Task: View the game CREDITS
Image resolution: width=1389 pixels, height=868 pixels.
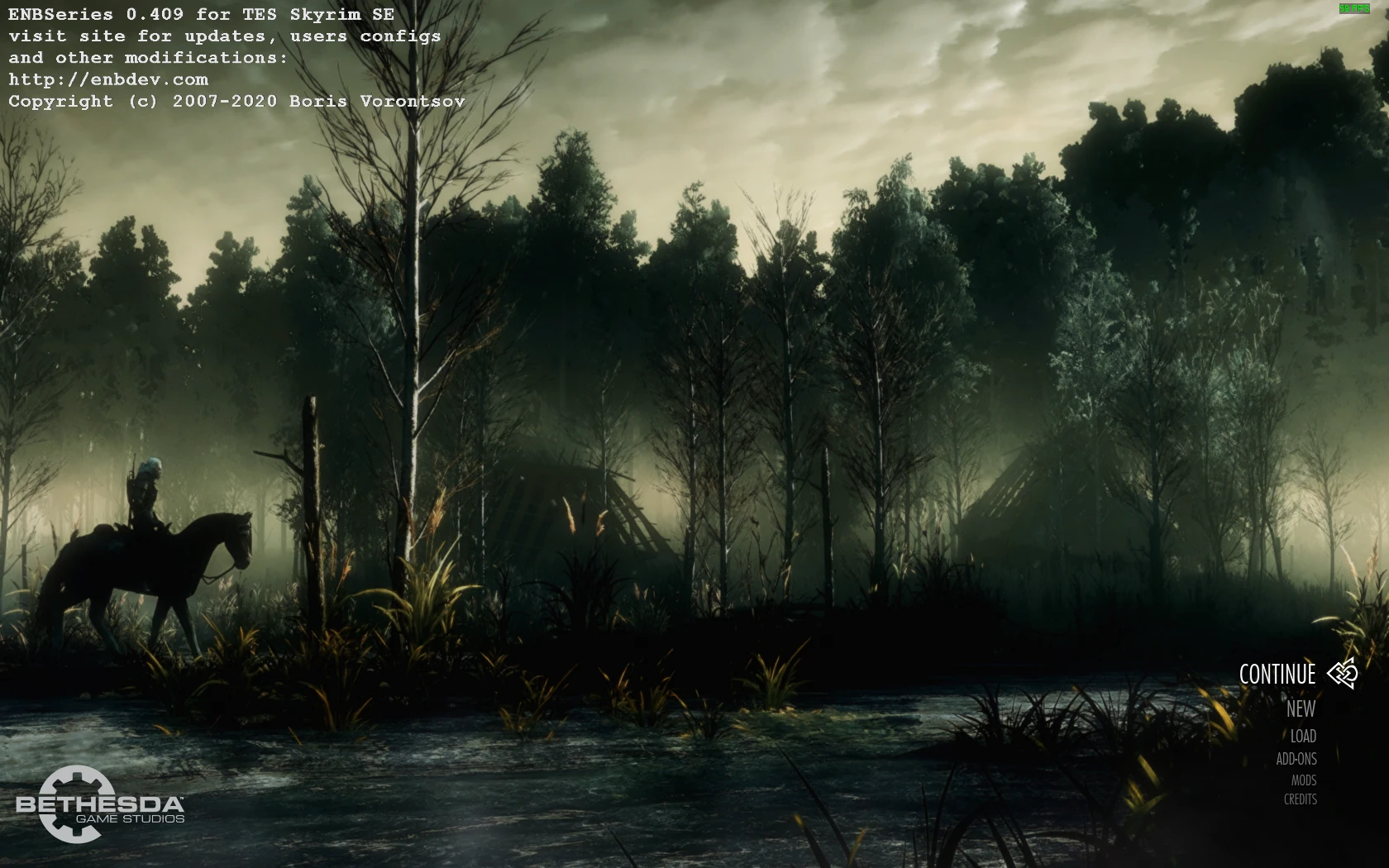Action: click(x=1300, y=799)
